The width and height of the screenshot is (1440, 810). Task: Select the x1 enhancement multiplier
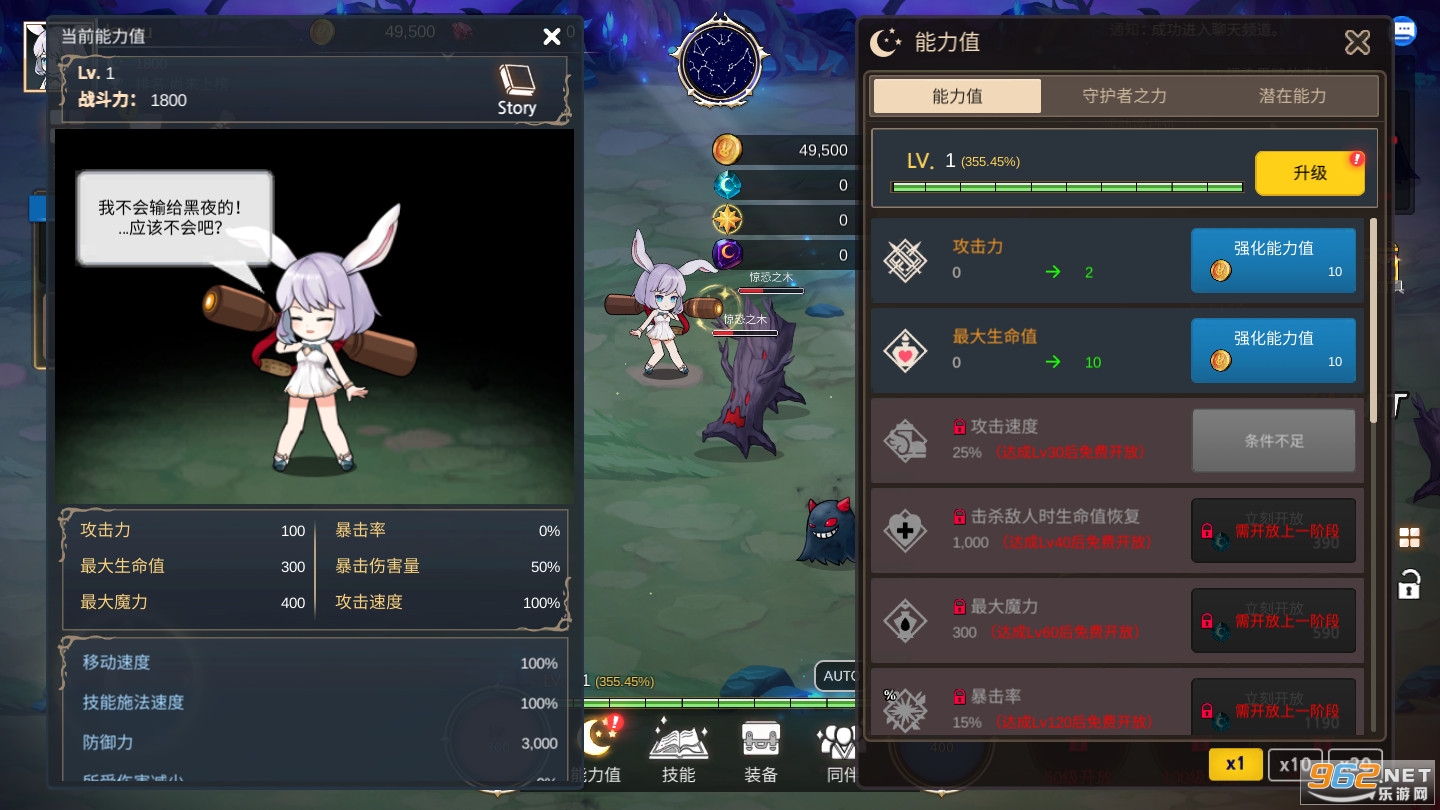[x=1235, y=763]
